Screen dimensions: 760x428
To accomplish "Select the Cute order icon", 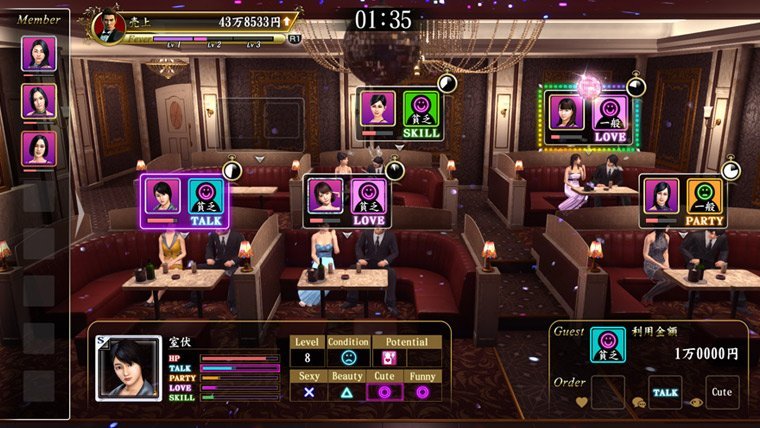I will click(x=722, y=393).
